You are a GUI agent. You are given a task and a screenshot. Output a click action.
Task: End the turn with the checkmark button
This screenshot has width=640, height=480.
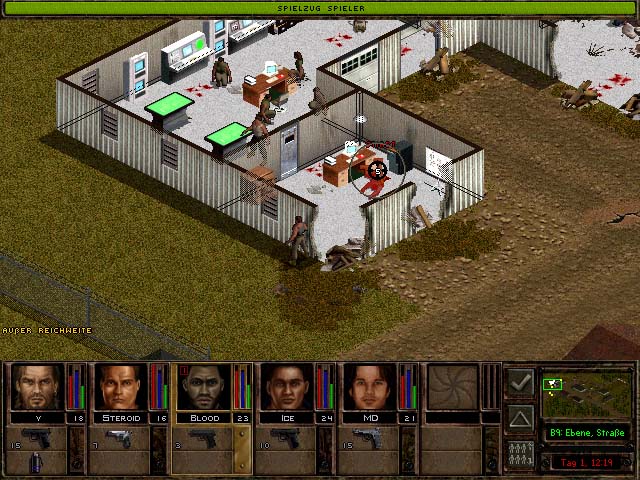click(x=520, y=382)
